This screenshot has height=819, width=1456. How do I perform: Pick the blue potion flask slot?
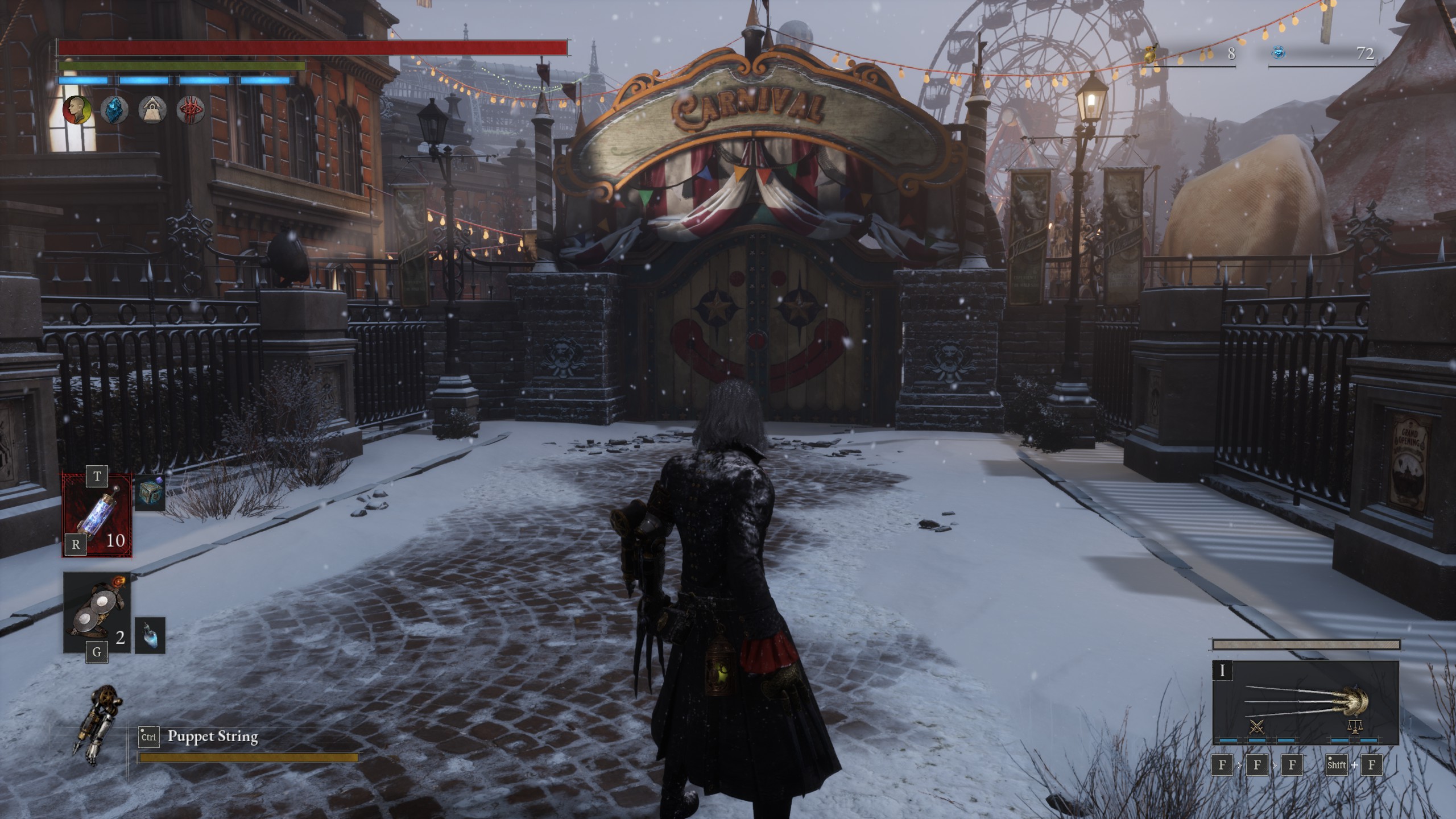tap(150, 635)
